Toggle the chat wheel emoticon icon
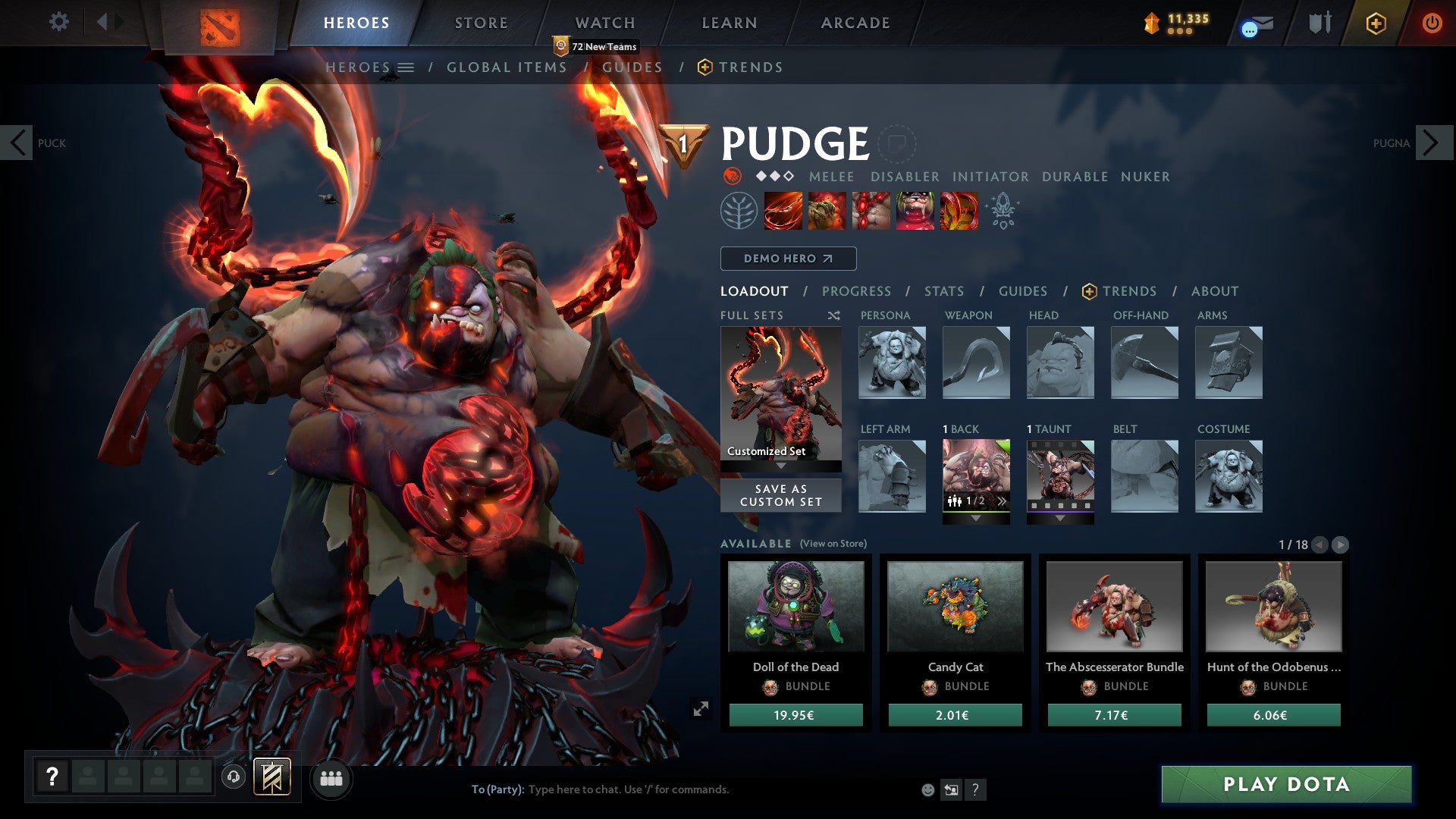1456x819 pixels. pyautogui.click(x=927, y=789)
